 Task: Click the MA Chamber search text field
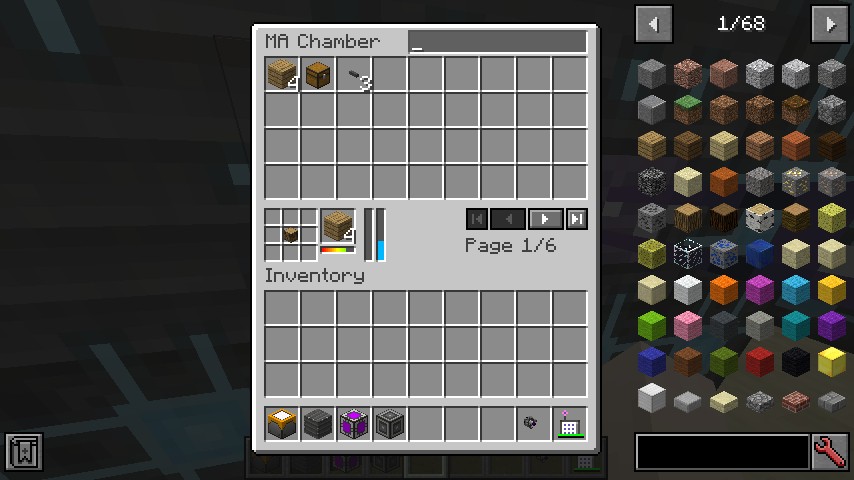pos(497,42)
